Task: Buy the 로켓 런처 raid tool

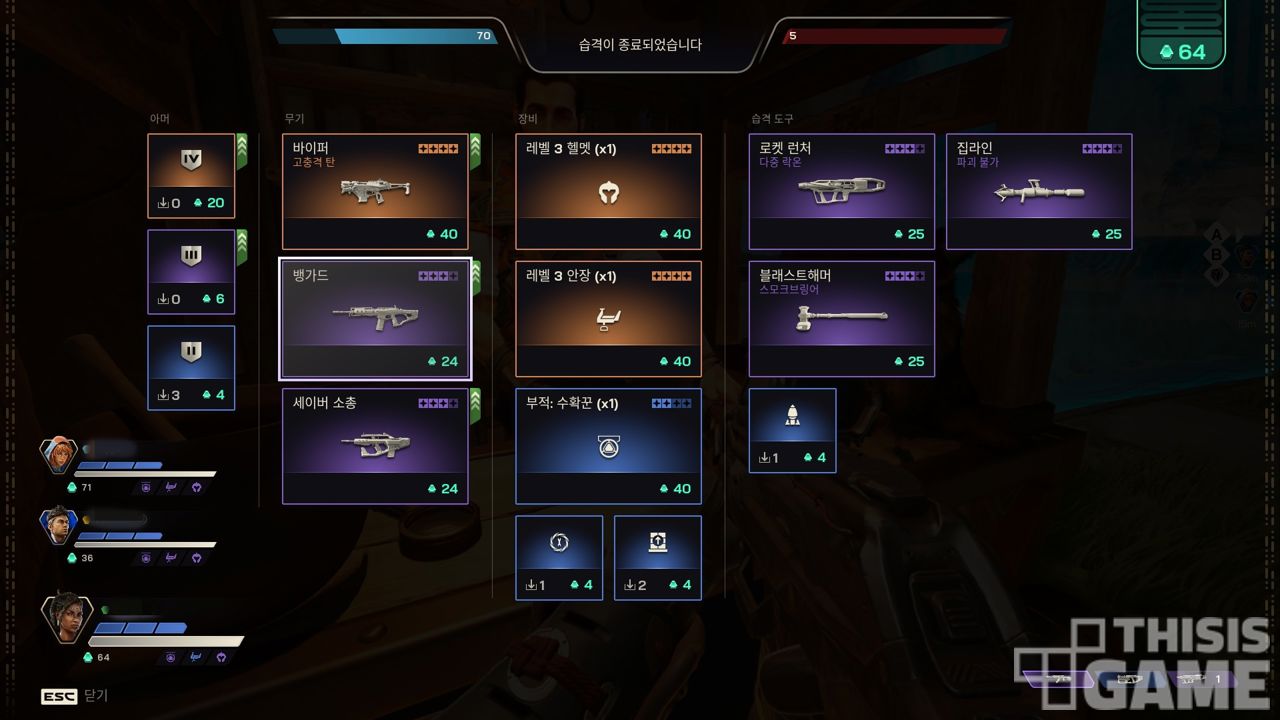Action: [x=841, y=191]
